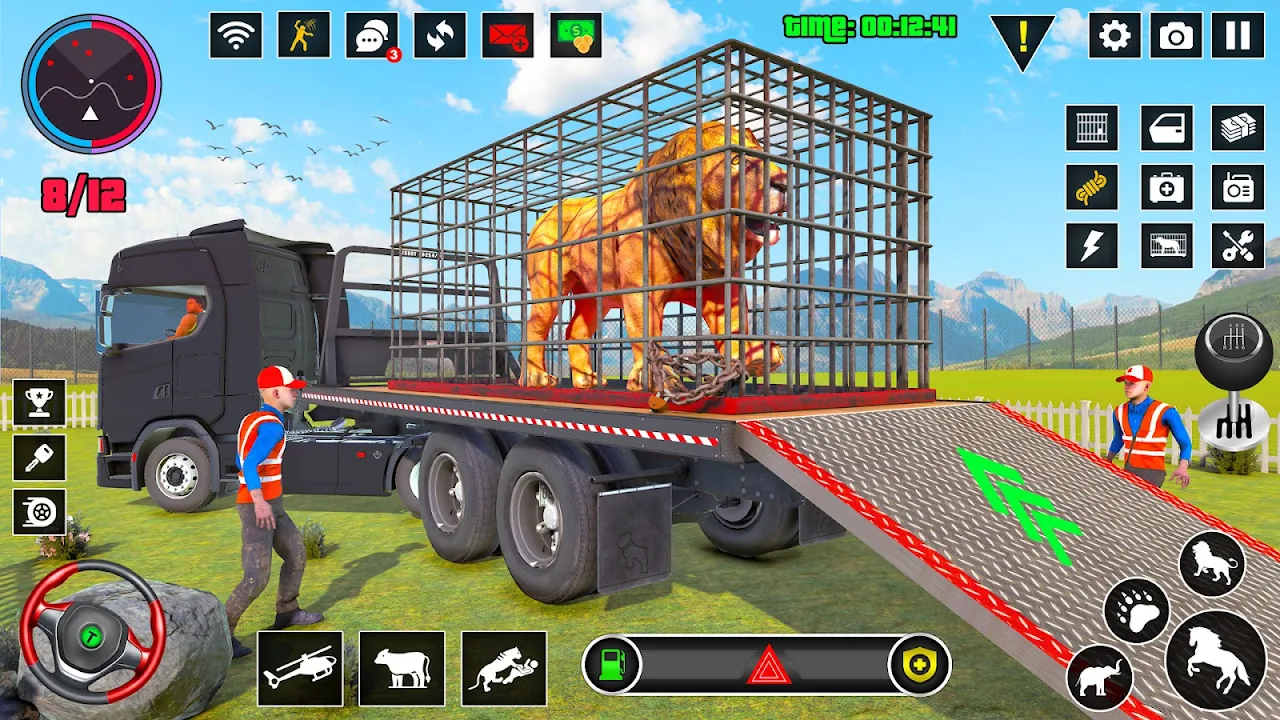
Task: Open the chat messages icon
Action: pos(372,36)
